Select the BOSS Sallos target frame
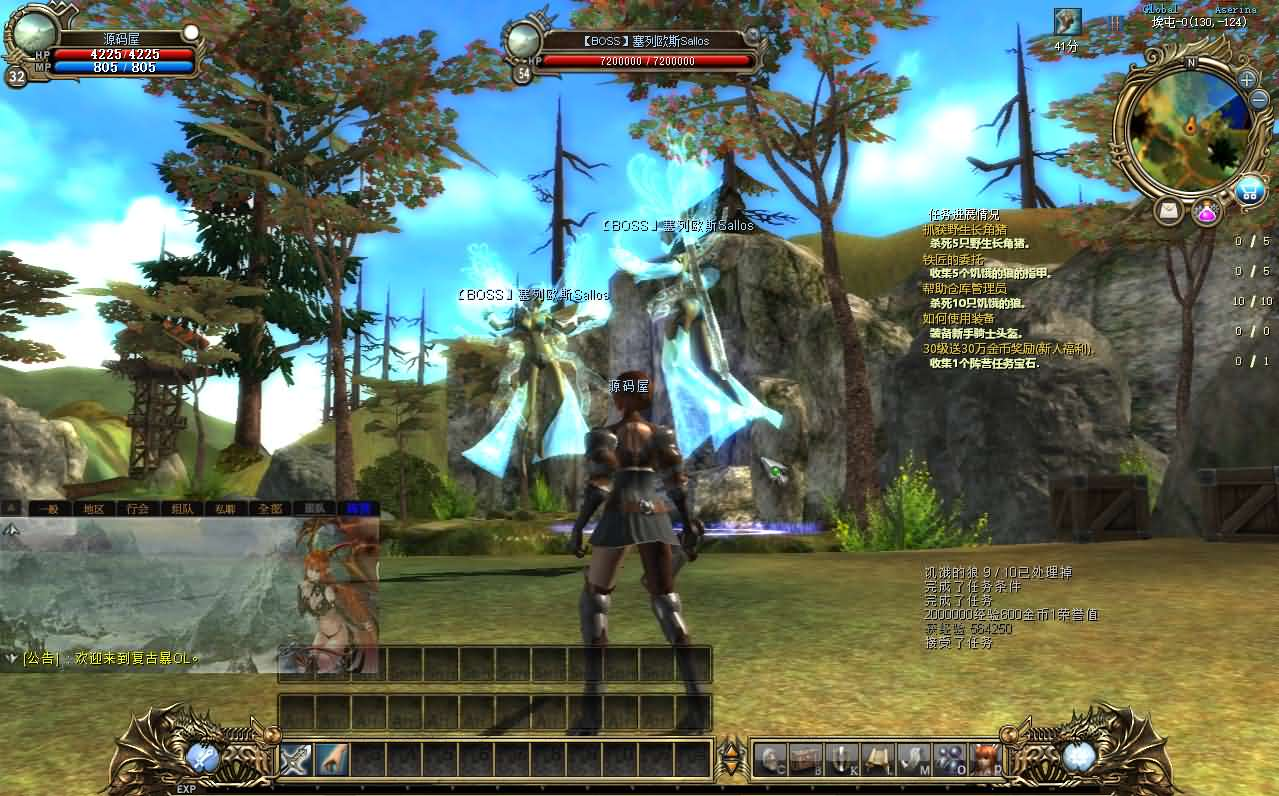This screenshot has width=1279, height=796. click(x=640, y=50)
